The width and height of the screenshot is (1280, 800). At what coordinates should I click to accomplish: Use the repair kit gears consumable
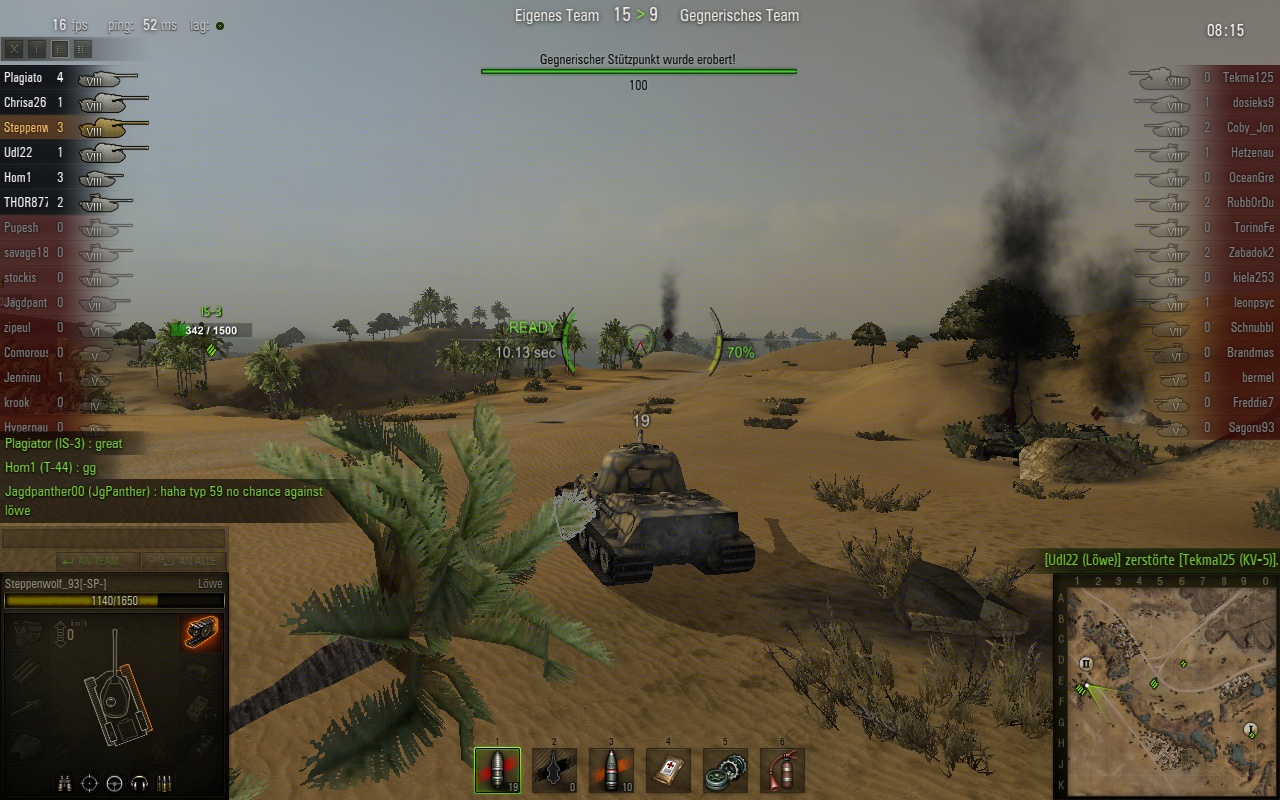(725, 770)
